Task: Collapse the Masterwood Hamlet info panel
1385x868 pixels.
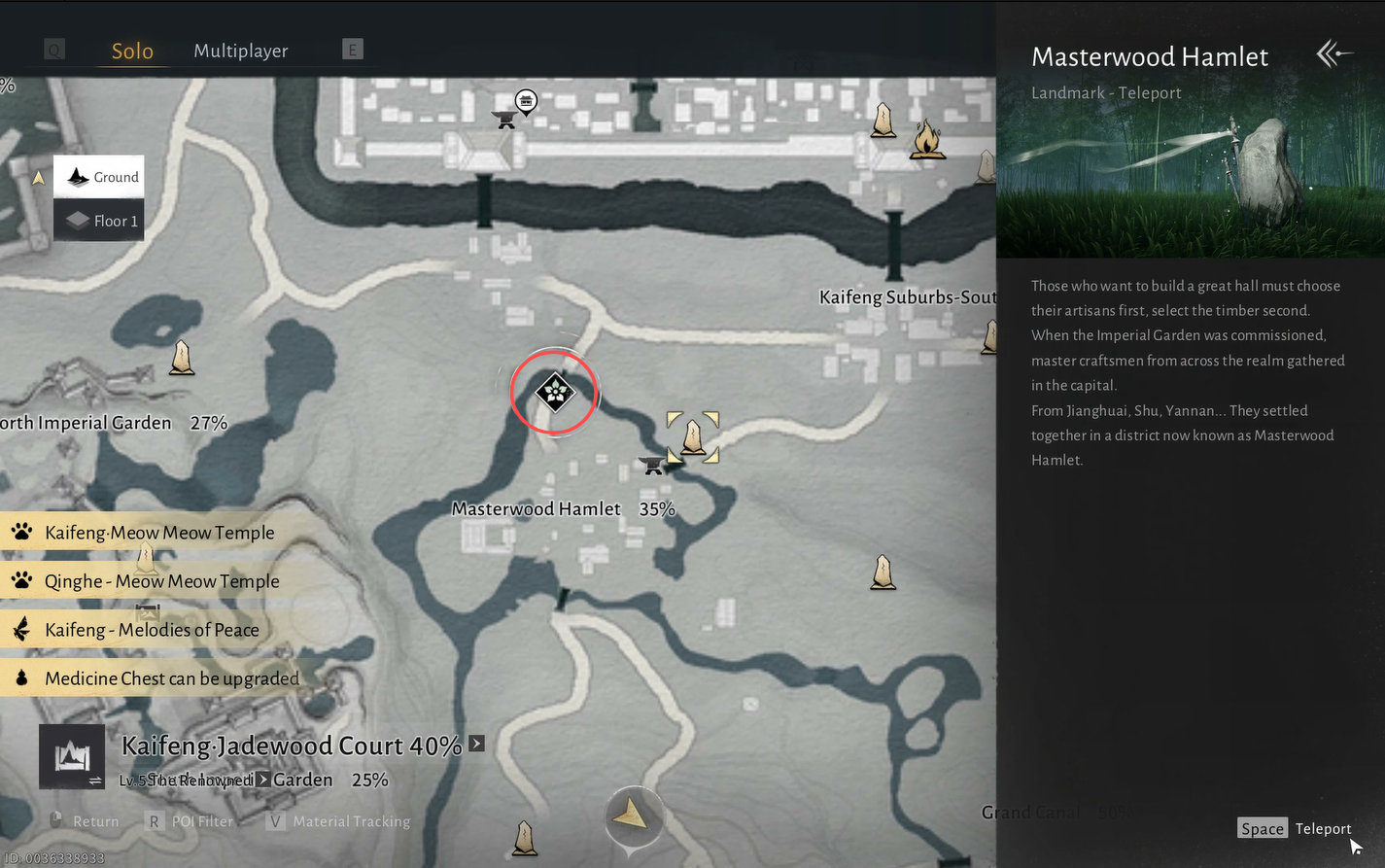Action: (x=1333, y=54)
